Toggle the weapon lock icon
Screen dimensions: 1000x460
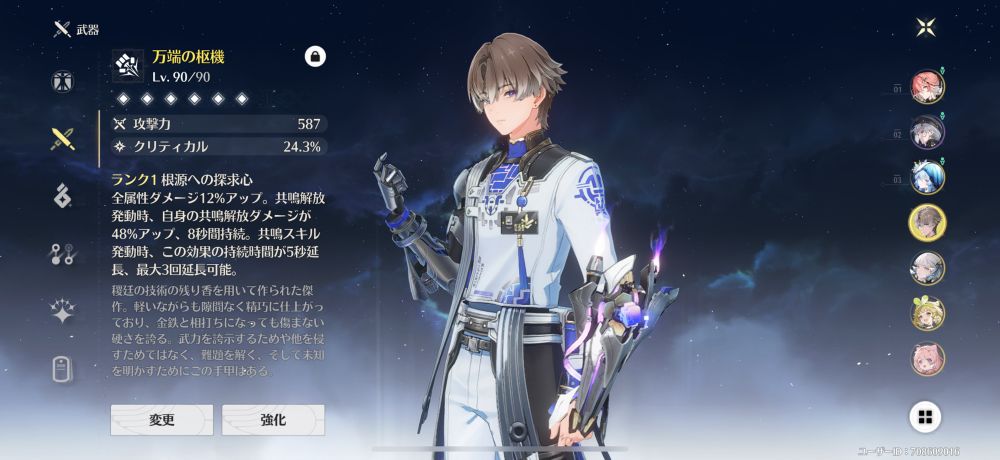[315, 57]
